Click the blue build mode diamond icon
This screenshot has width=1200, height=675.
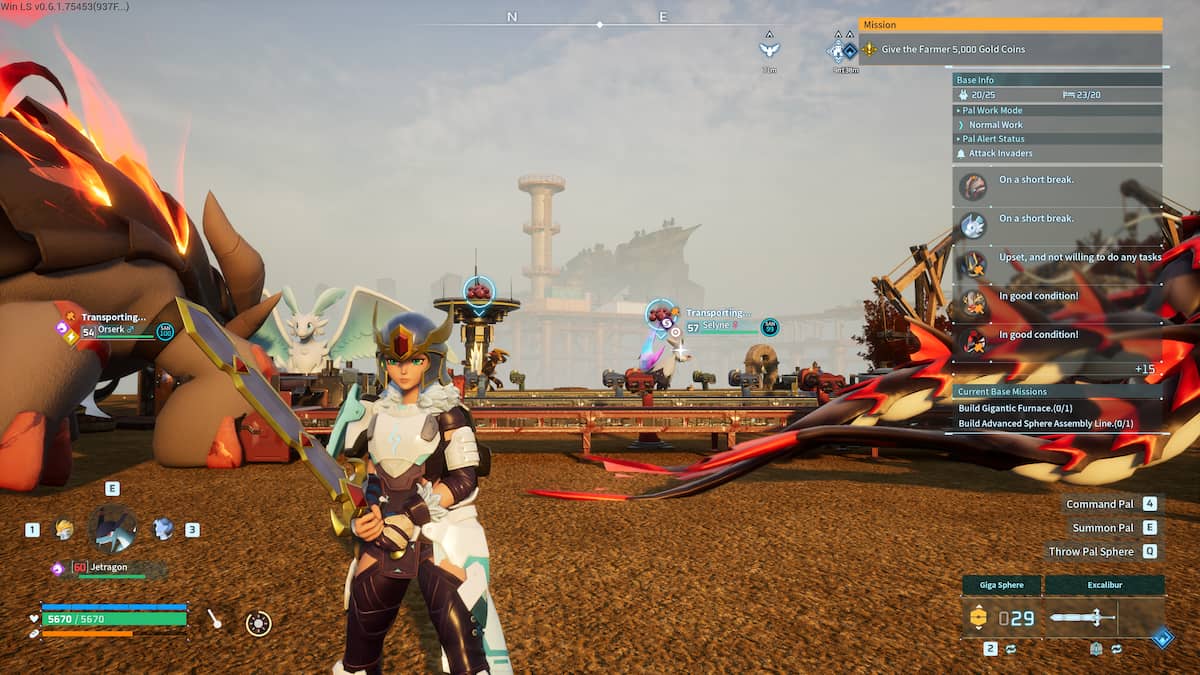[x=1162, y=637]
